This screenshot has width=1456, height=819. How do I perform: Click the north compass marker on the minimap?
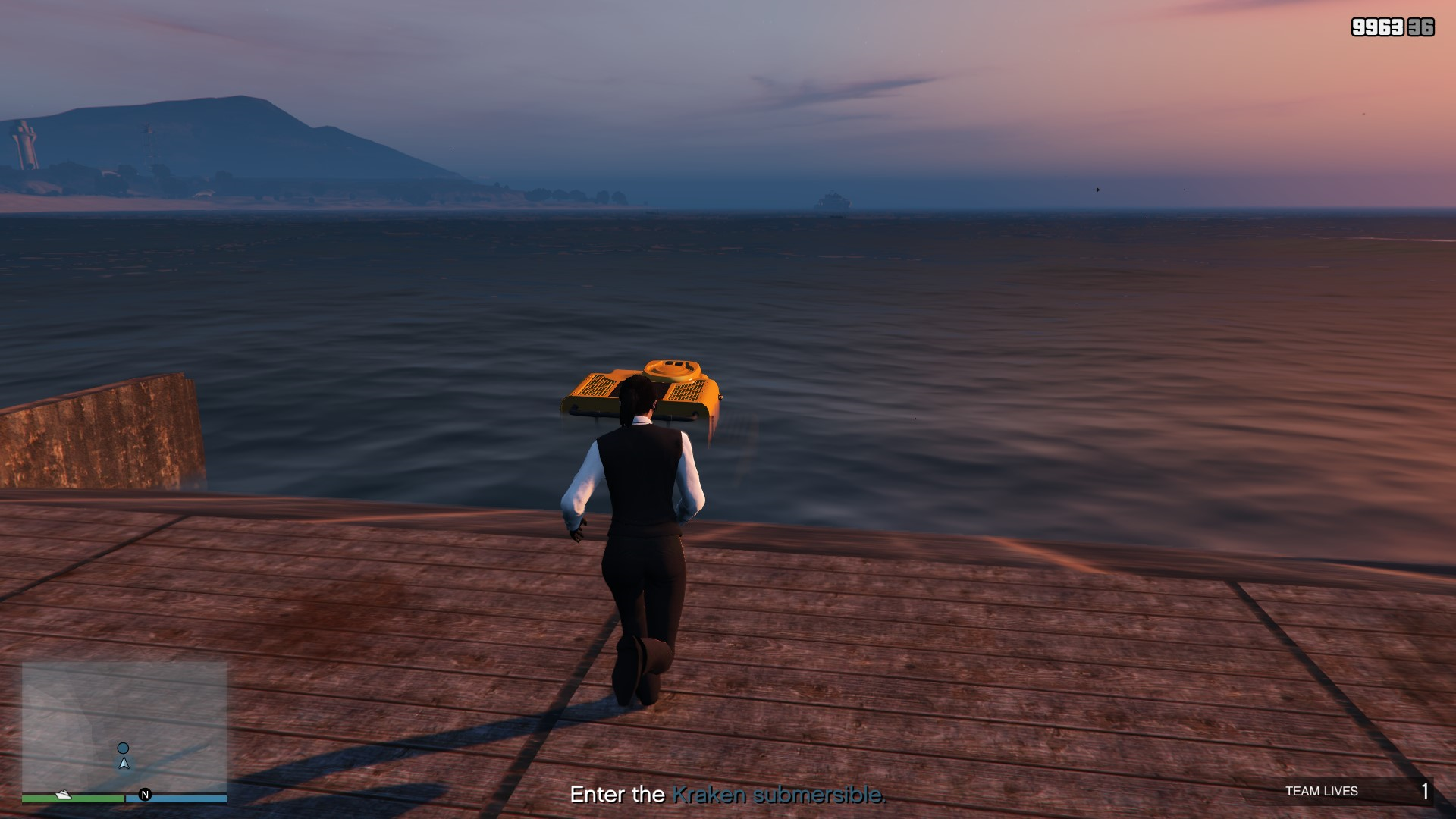coord(145,795)
